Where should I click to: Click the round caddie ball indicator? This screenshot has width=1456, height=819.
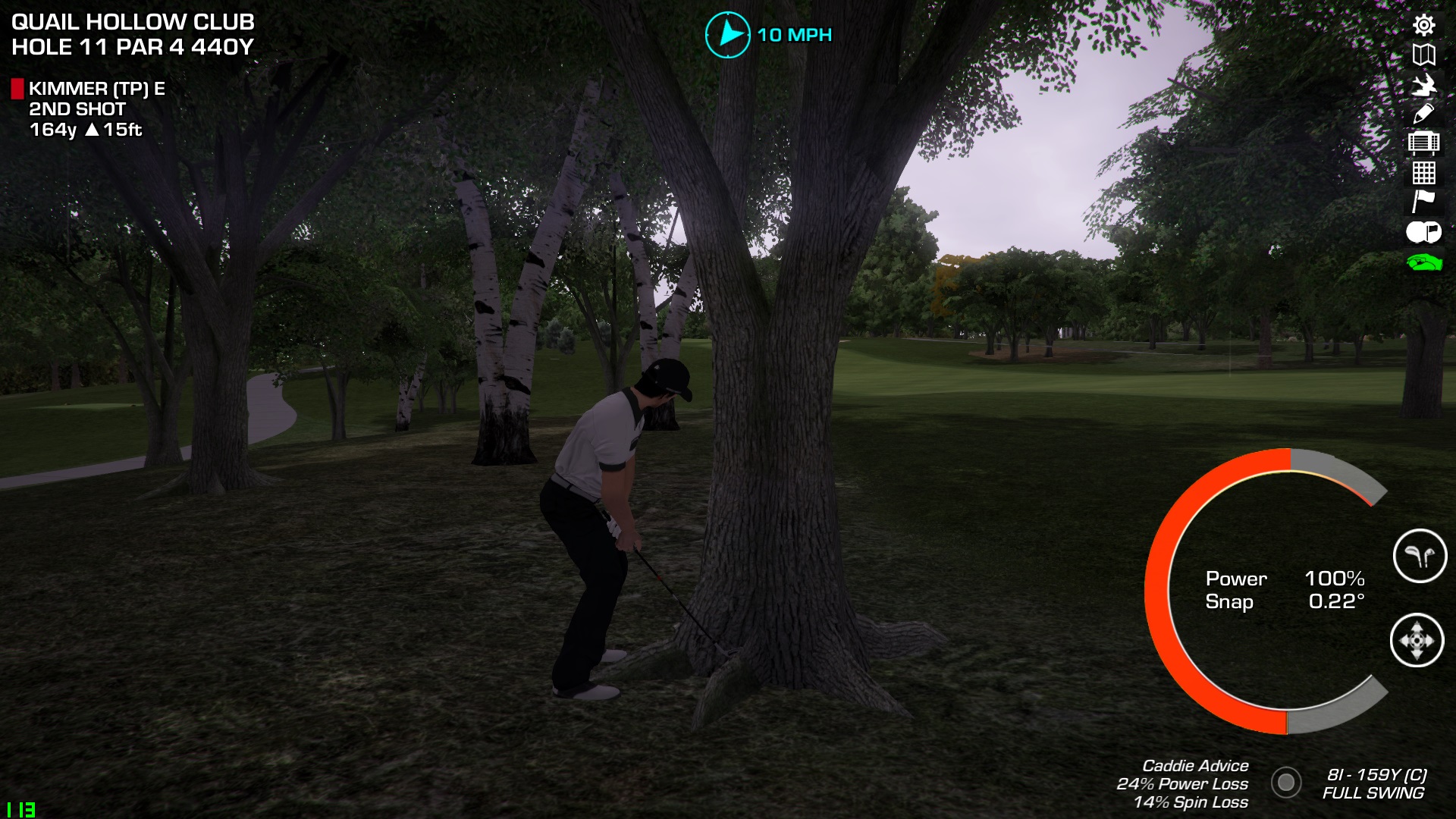click(1286, 782)
